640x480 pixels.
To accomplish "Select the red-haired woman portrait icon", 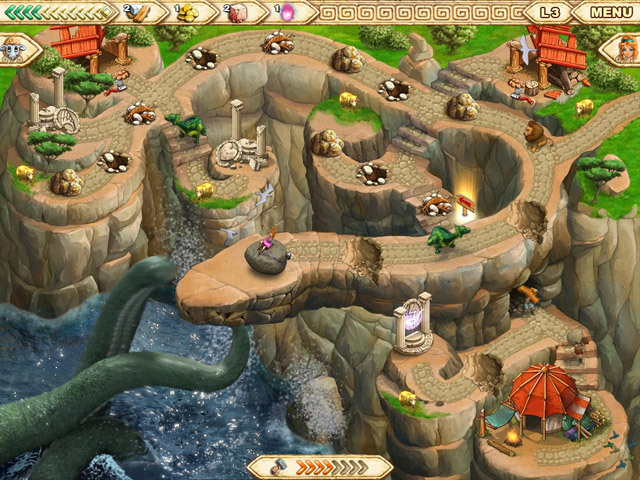I will pos(625,50).
